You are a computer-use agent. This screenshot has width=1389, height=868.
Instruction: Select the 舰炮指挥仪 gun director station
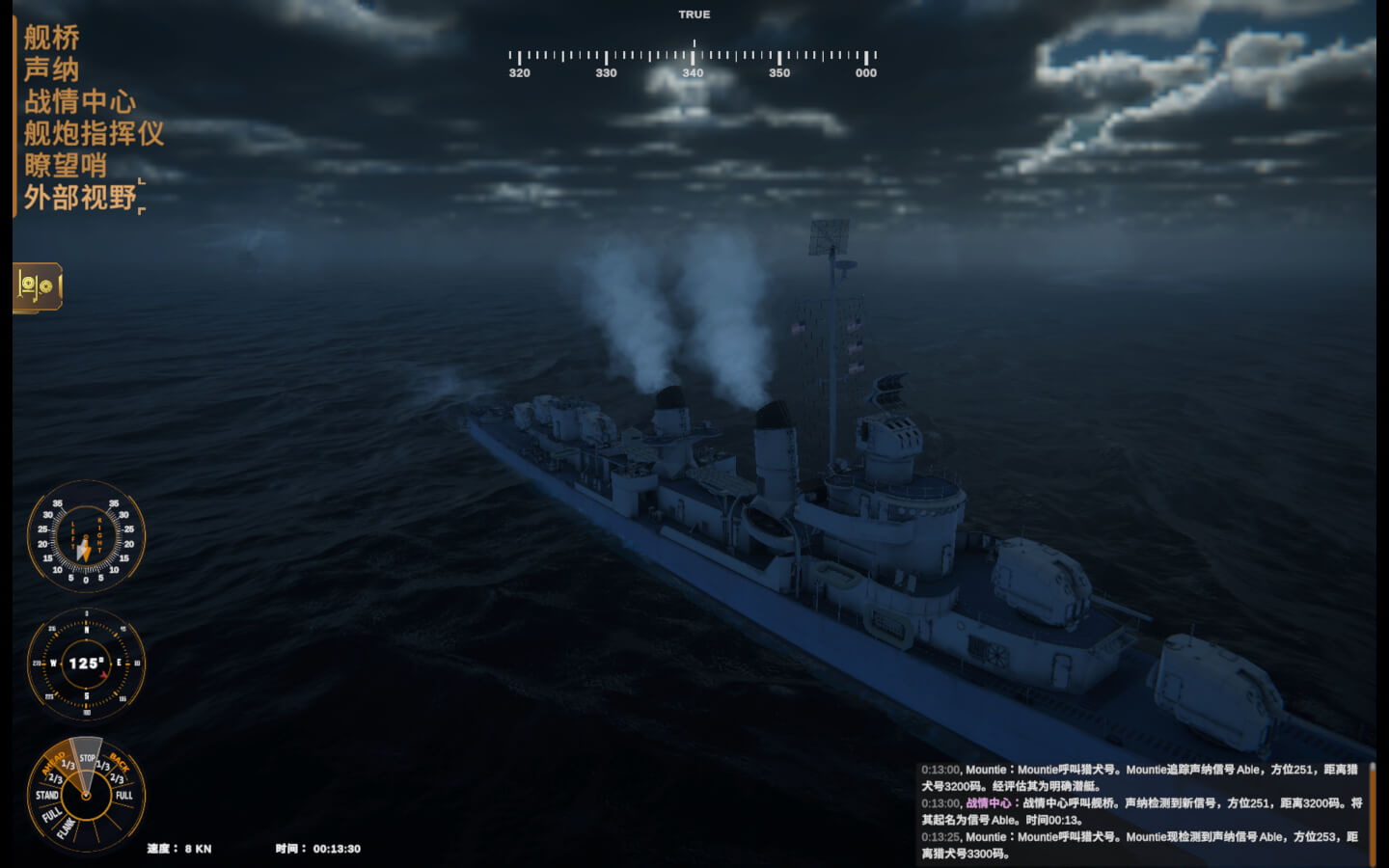[94, 134]
